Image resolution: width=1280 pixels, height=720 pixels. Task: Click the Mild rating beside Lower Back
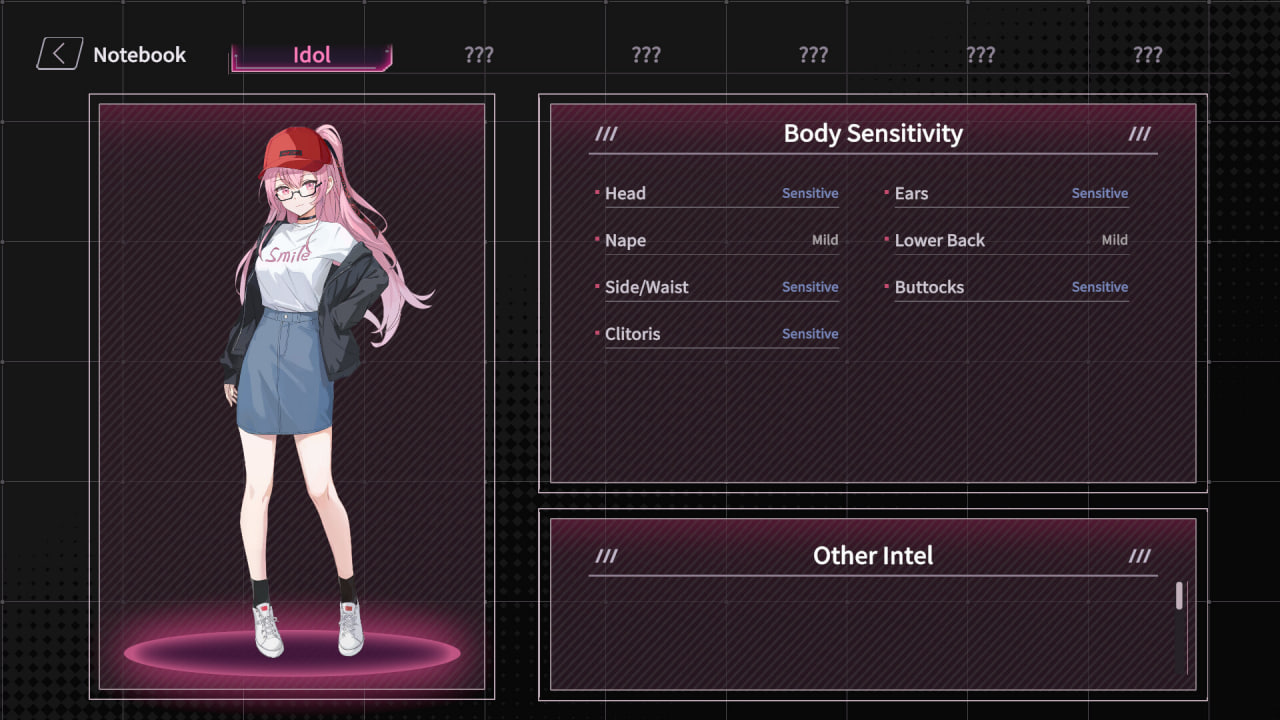pyautogui.click(x=1115, y=240)
